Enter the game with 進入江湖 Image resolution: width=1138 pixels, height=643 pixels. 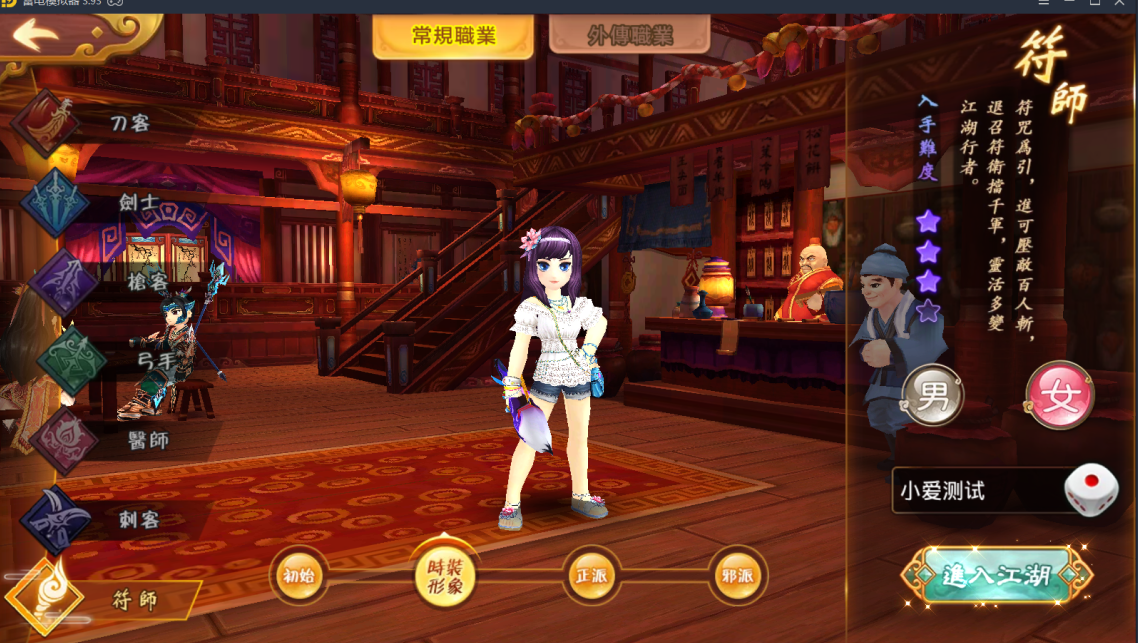coord(996,576)
